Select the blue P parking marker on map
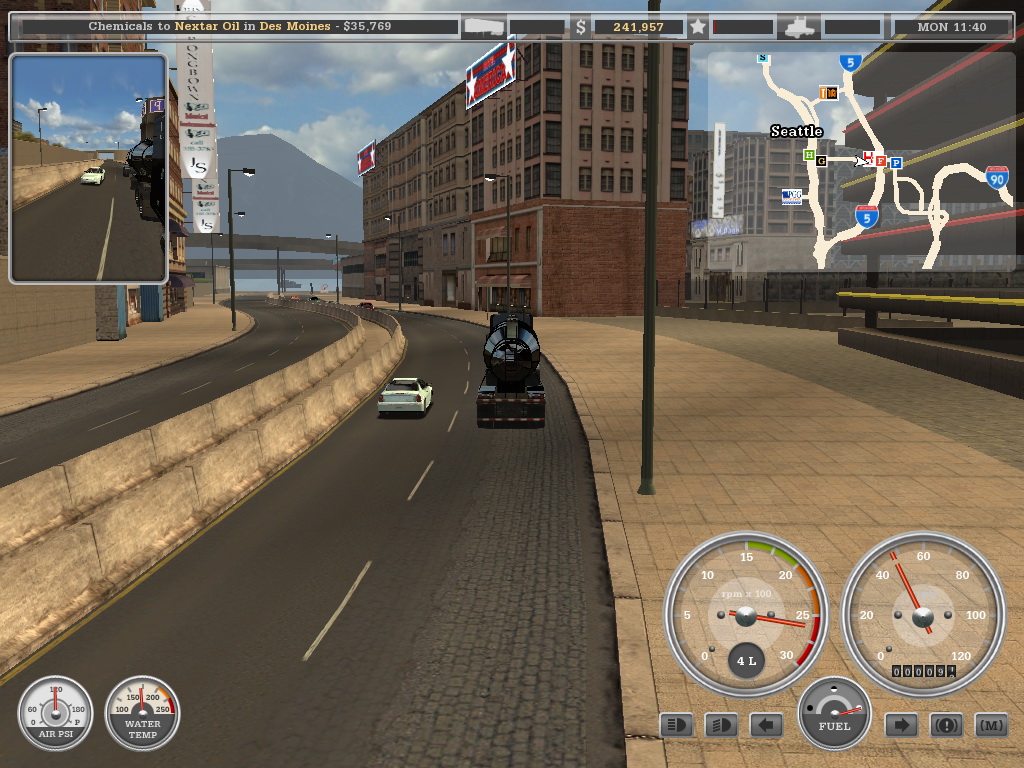 (x=896, y=162)
